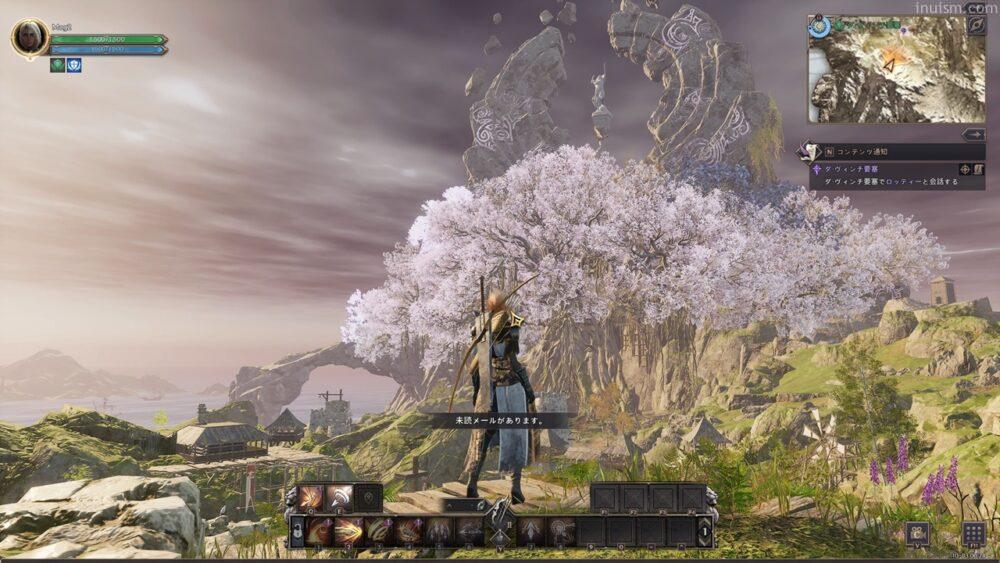Switch hotbar page with the number 1 stepper

coord(706,531)
